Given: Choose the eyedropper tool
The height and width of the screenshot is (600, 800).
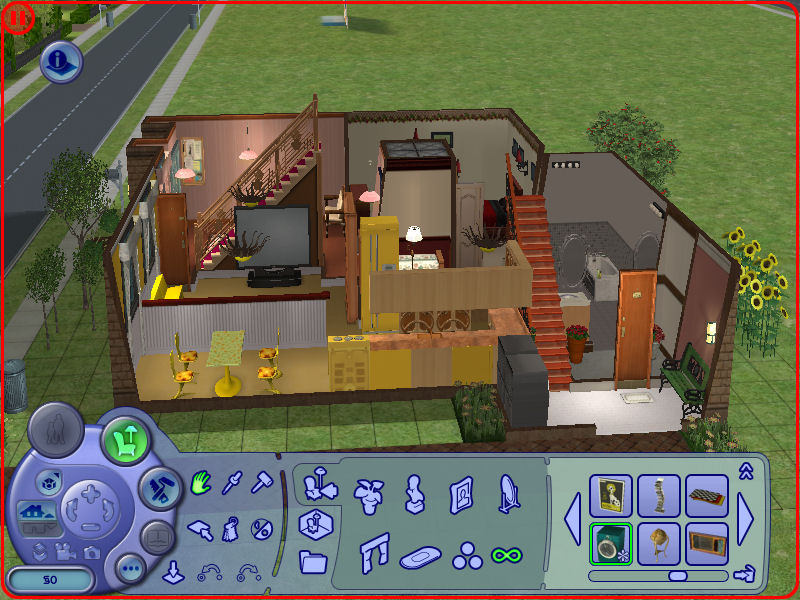Looking at the screenshot, I should (233, 484).
